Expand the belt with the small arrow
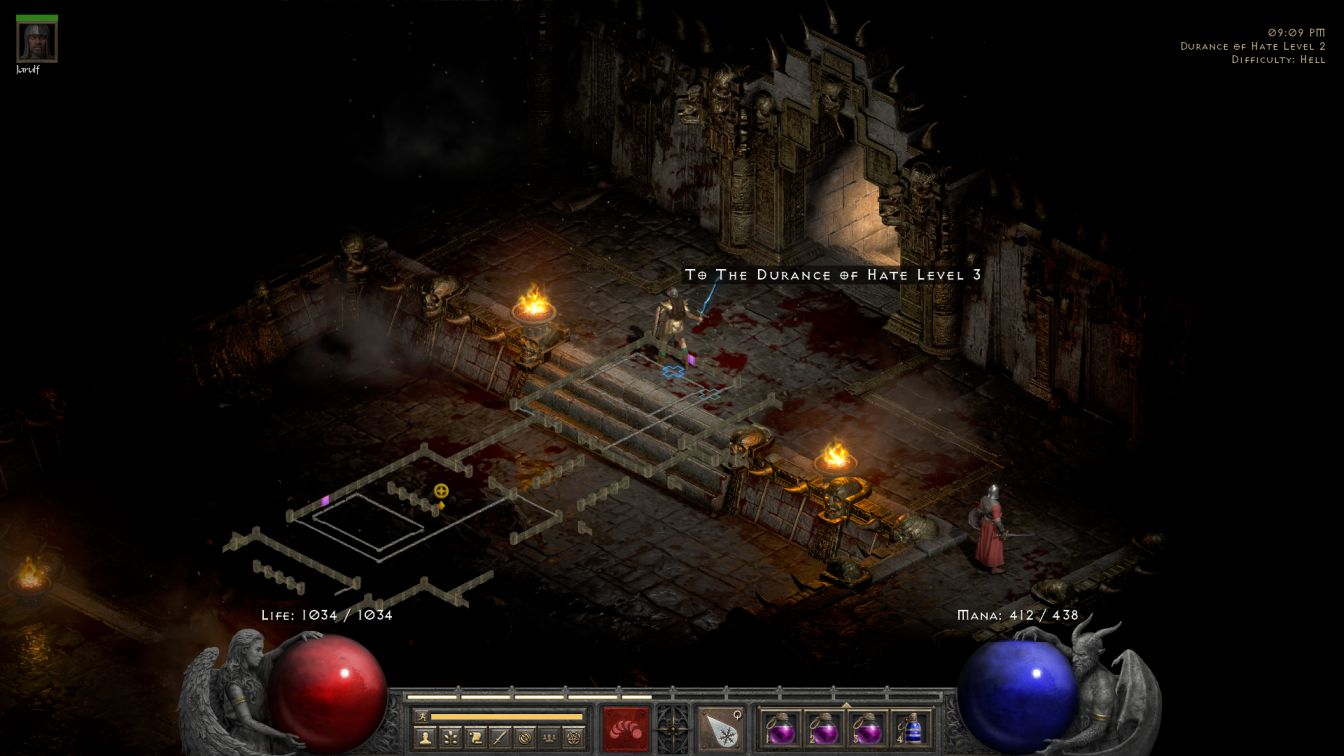 (x=846, y=705)
